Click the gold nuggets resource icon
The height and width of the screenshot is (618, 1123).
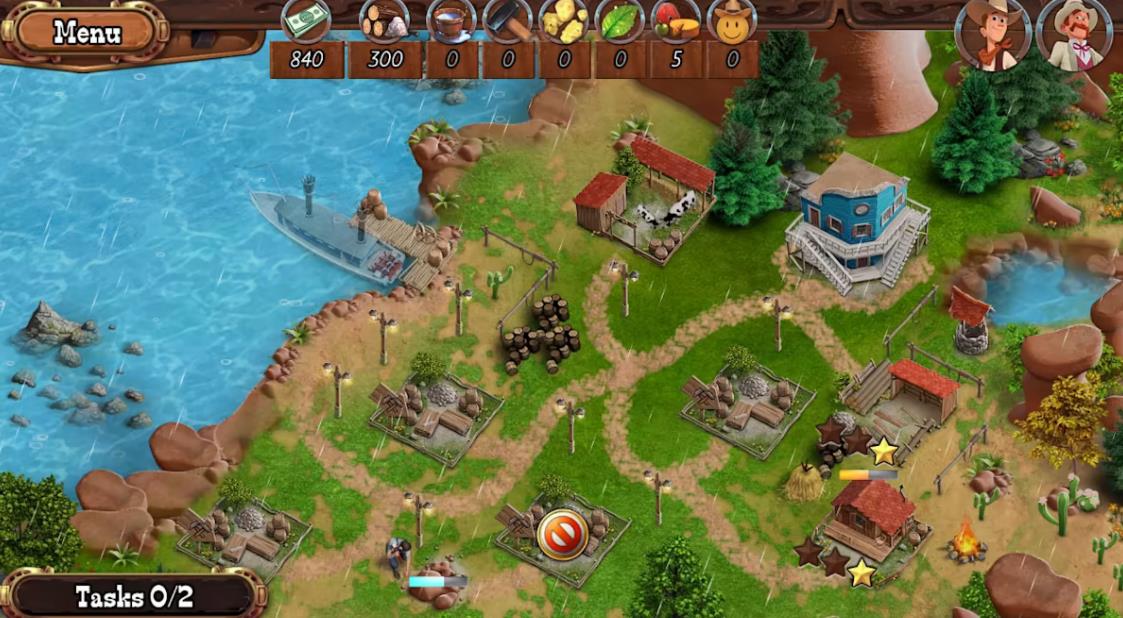click(x=564, y=20)
